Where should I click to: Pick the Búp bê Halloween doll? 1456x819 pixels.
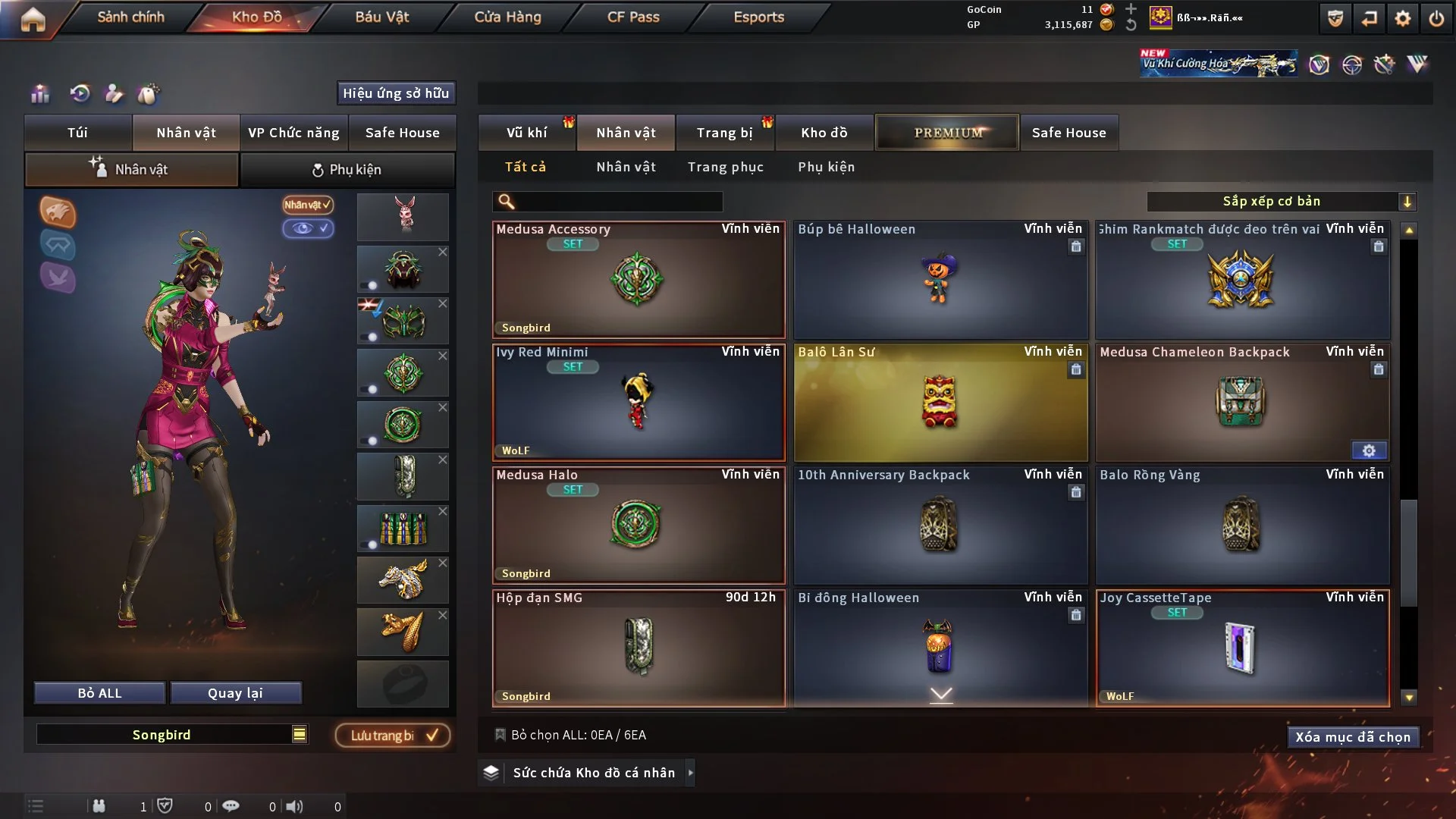940,280
